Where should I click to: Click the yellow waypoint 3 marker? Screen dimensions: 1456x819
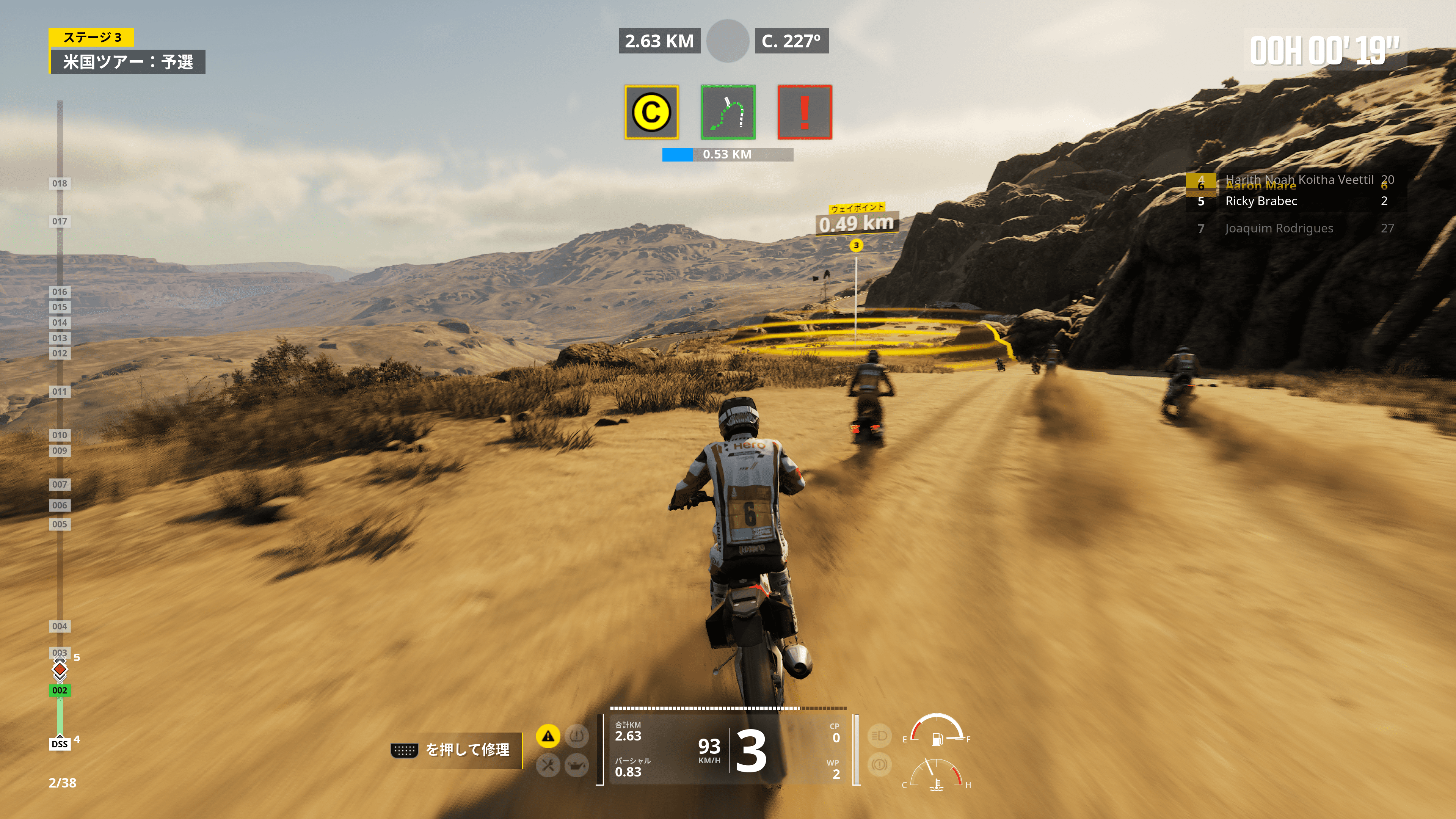click(856, 245)
